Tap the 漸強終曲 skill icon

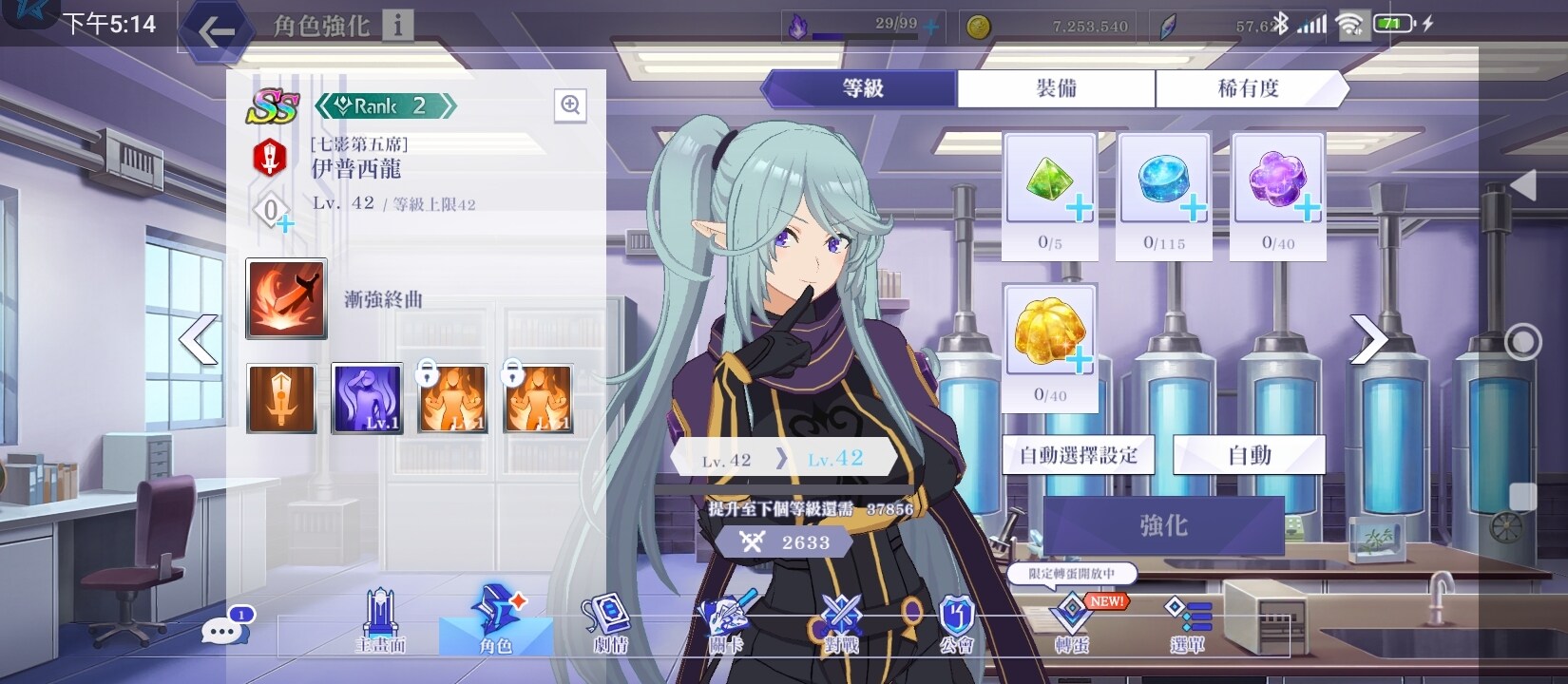(x=285, y=299)
